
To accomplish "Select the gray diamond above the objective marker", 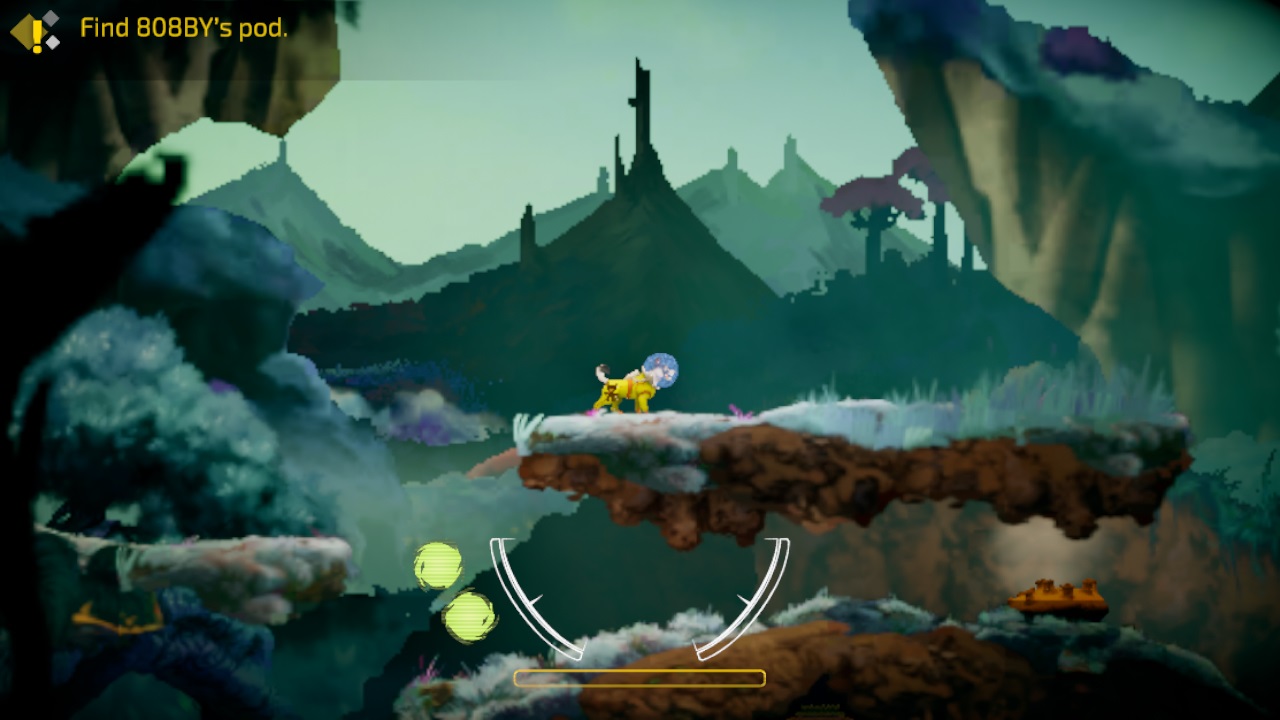I will coord(50,18).
